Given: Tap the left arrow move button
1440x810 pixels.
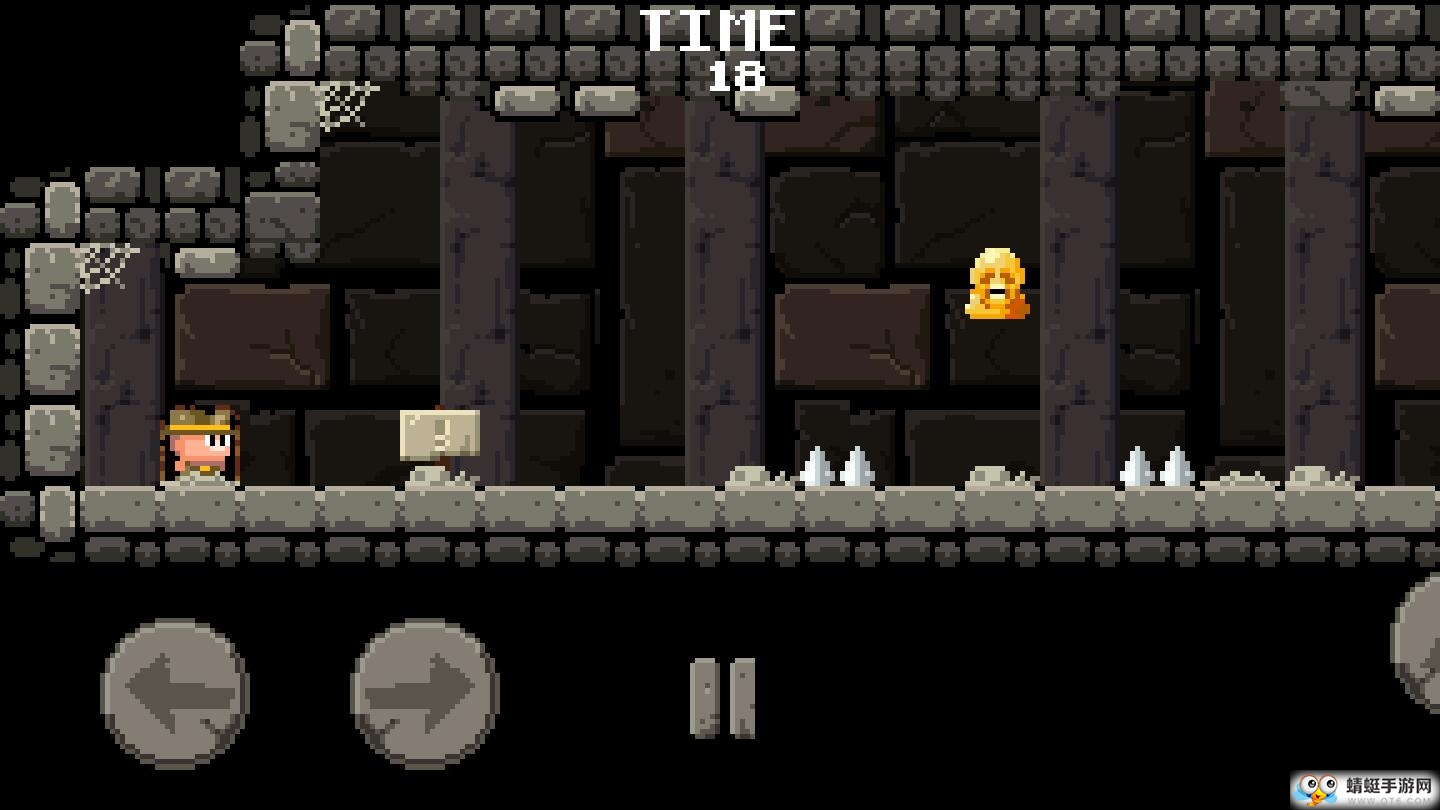Looking at the screenshot, I should pyautogui.click(x=175, y=692).
